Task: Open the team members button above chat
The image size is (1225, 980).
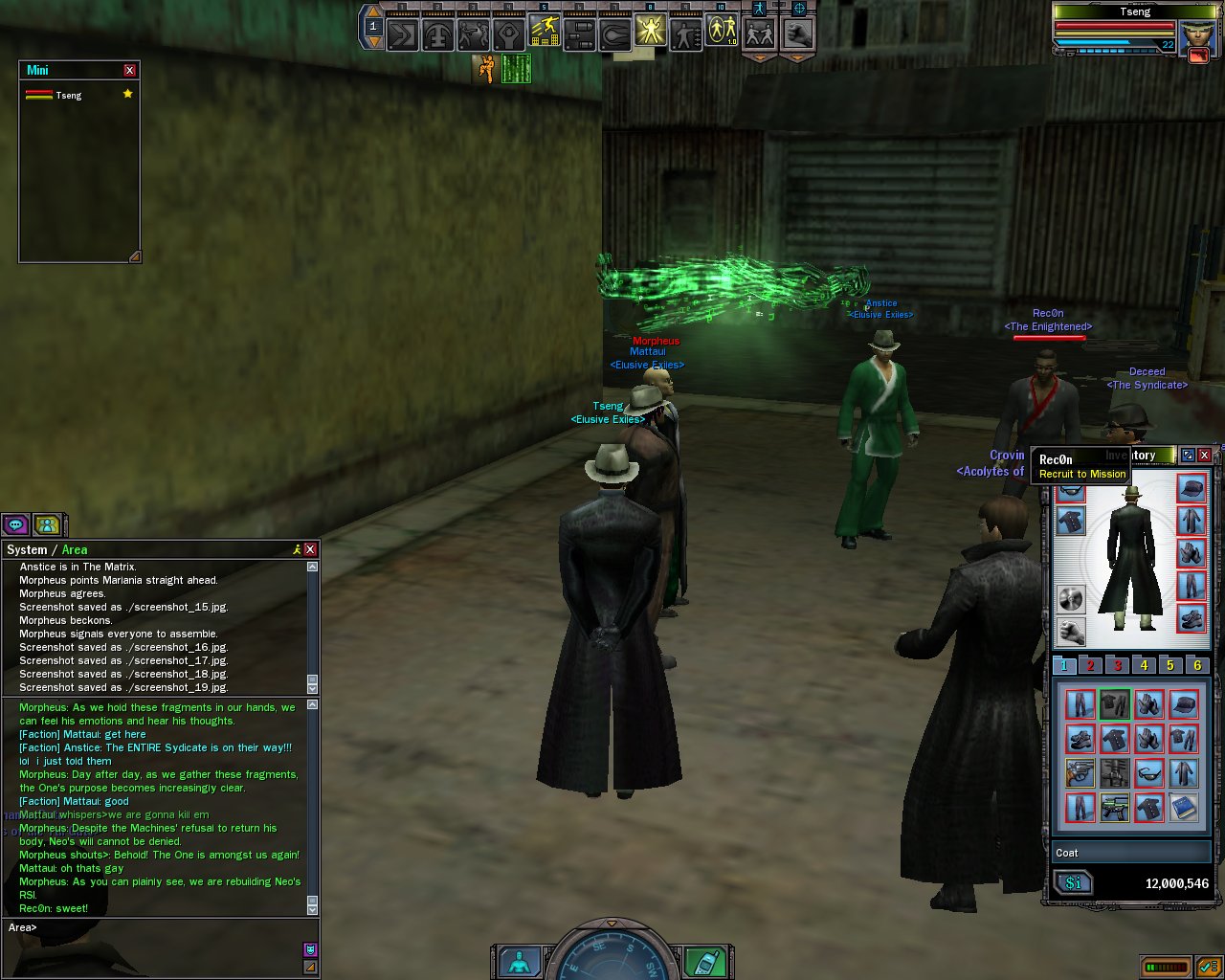Action: pos(47,524)
